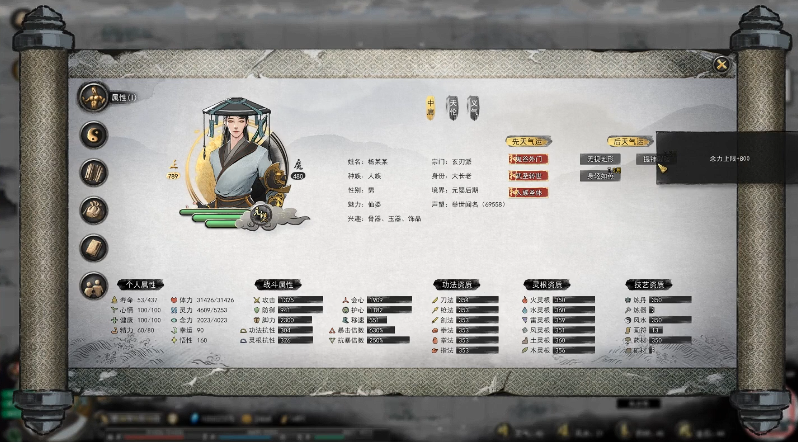Select the pouch bag tab
798x442 pixels.
click(x=94, y=210)
